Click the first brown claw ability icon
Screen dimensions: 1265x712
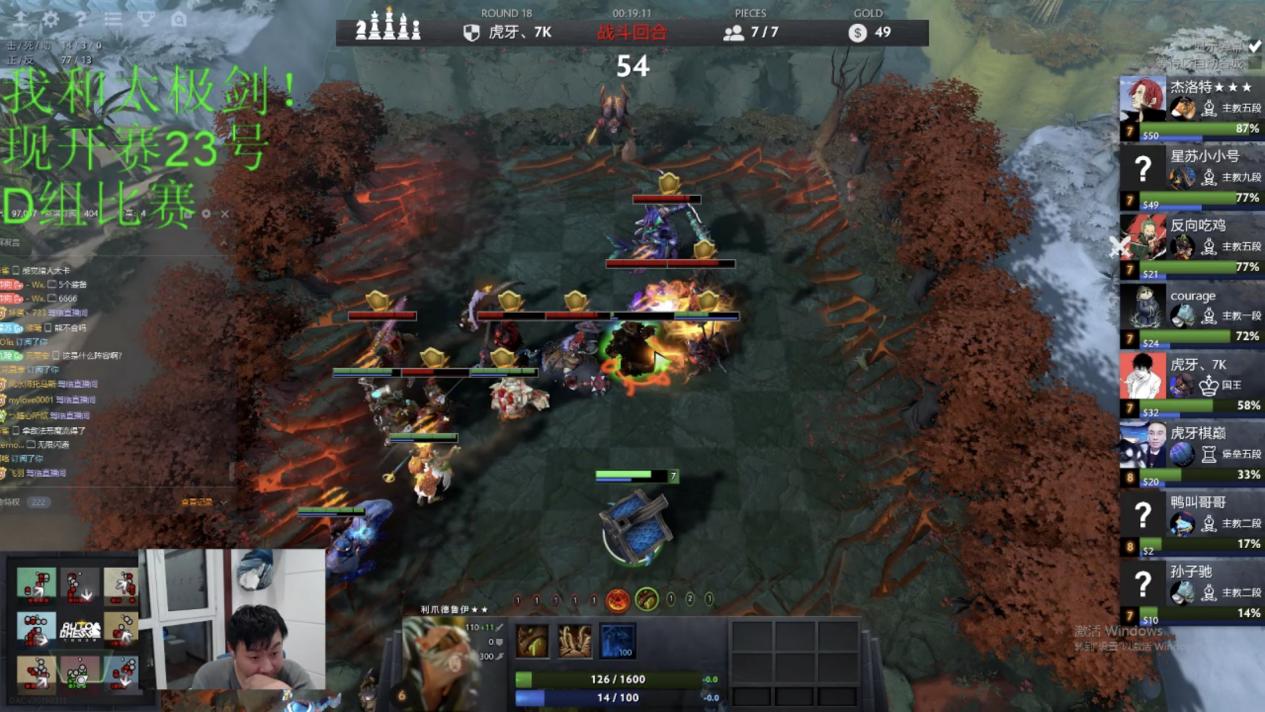point(532,641)
